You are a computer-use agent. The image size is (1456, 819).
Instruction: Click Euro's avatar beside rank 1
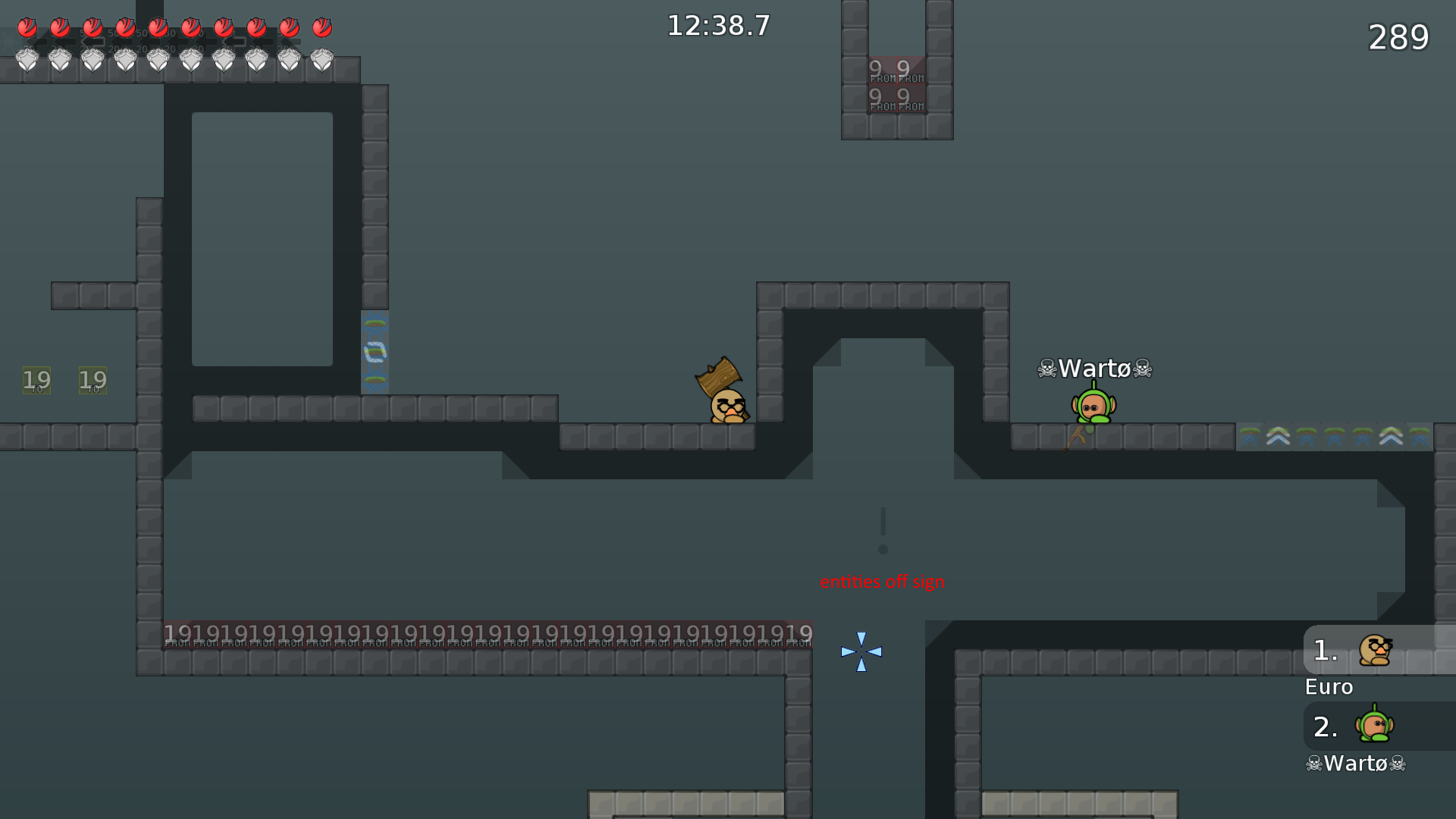tap(1374, 651)
